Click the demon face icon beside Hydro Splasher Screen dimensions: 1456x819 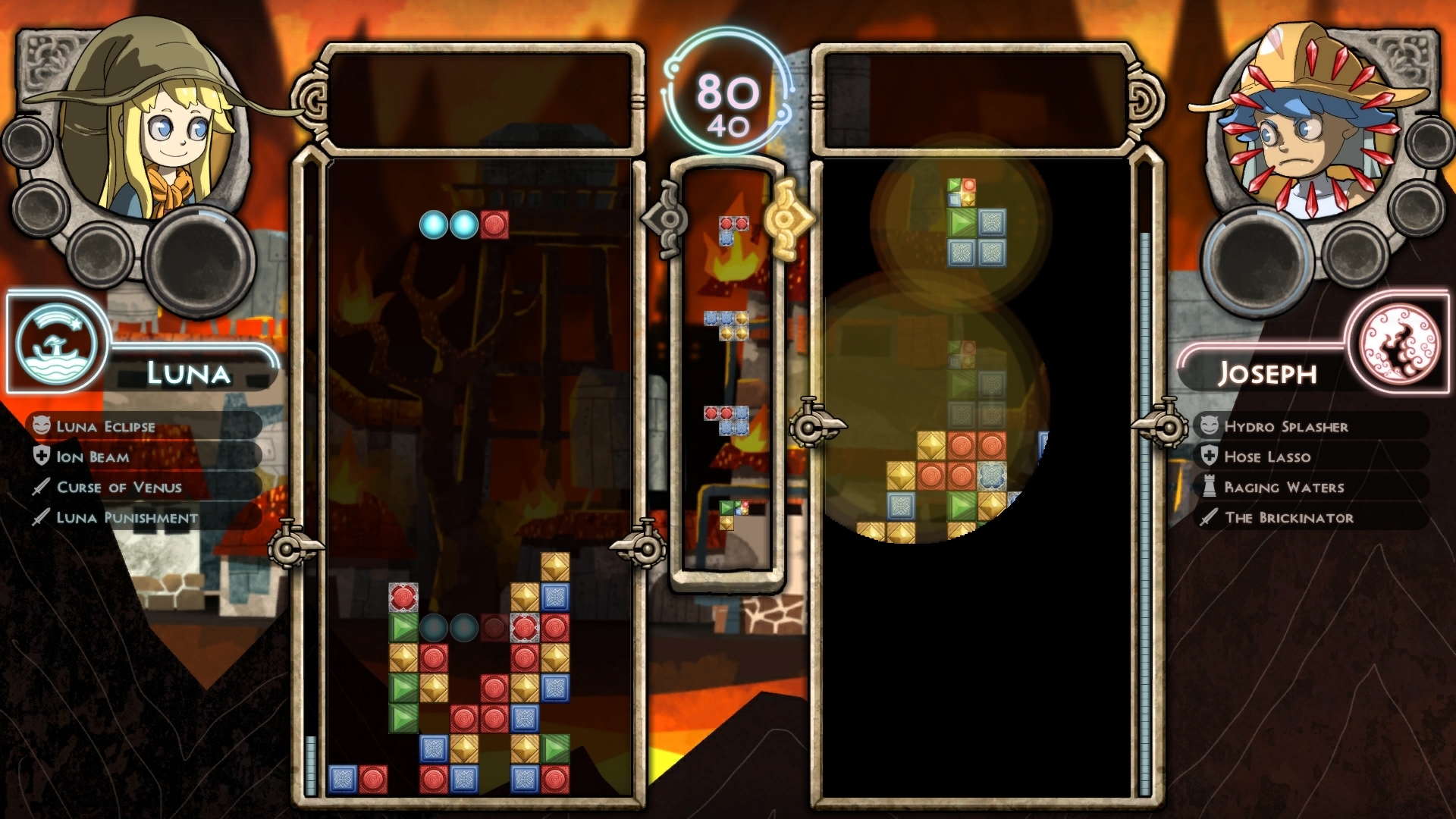pyautogui.click(x=1208, y=426)
